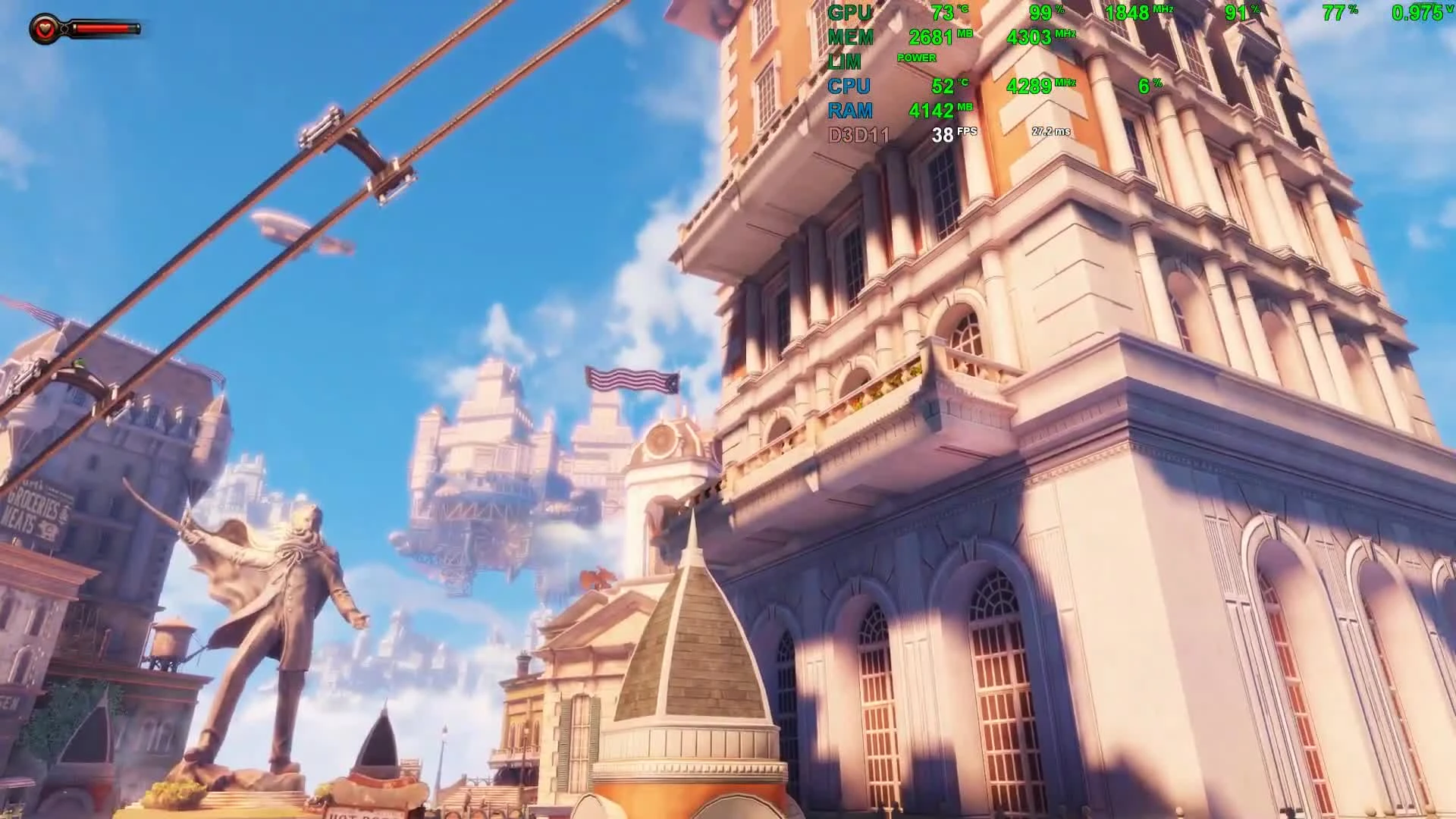Click the GPU label in the overlay
The height and width of the screenshot is (819, 1456).
point(849,13)
